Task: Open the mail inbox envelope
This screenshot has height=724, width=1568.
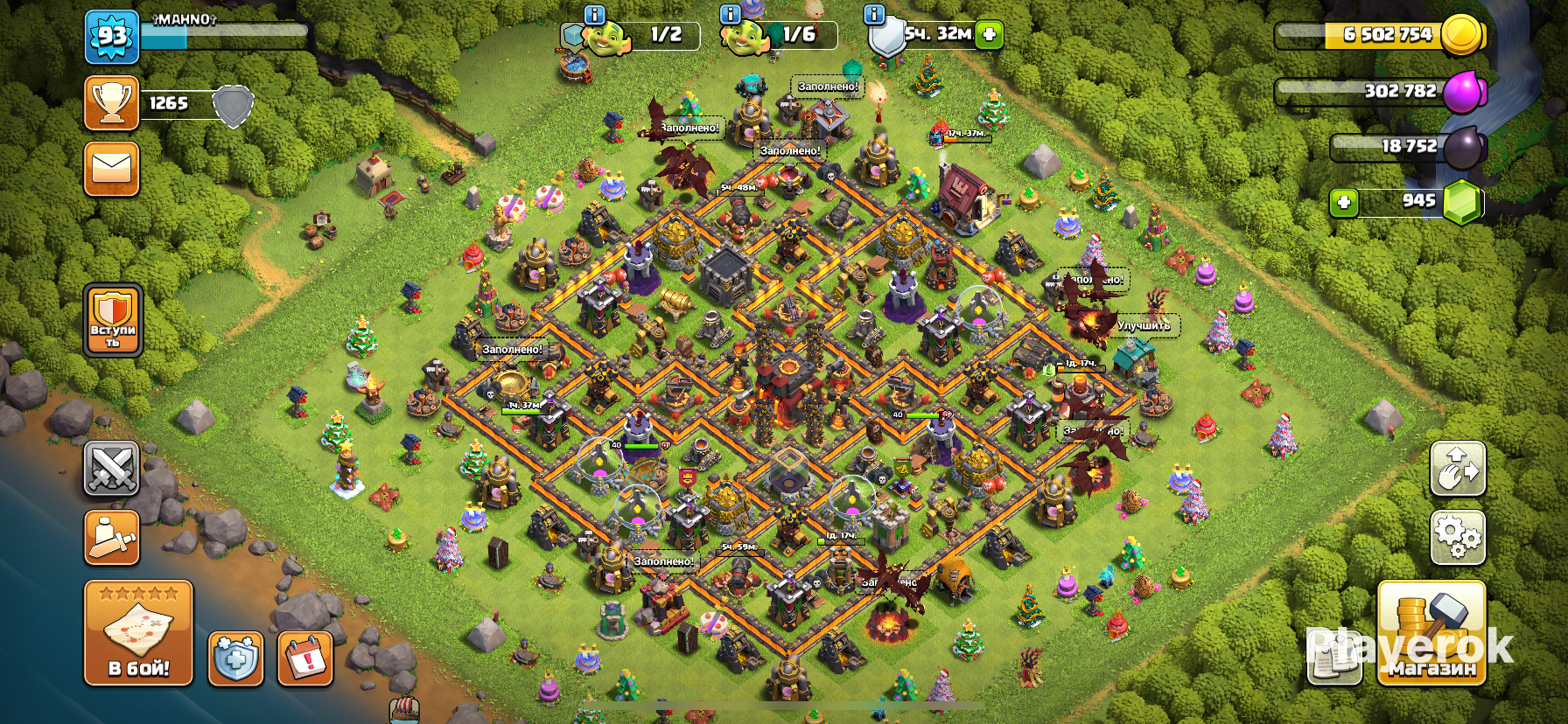Action: tap(112, 169)
